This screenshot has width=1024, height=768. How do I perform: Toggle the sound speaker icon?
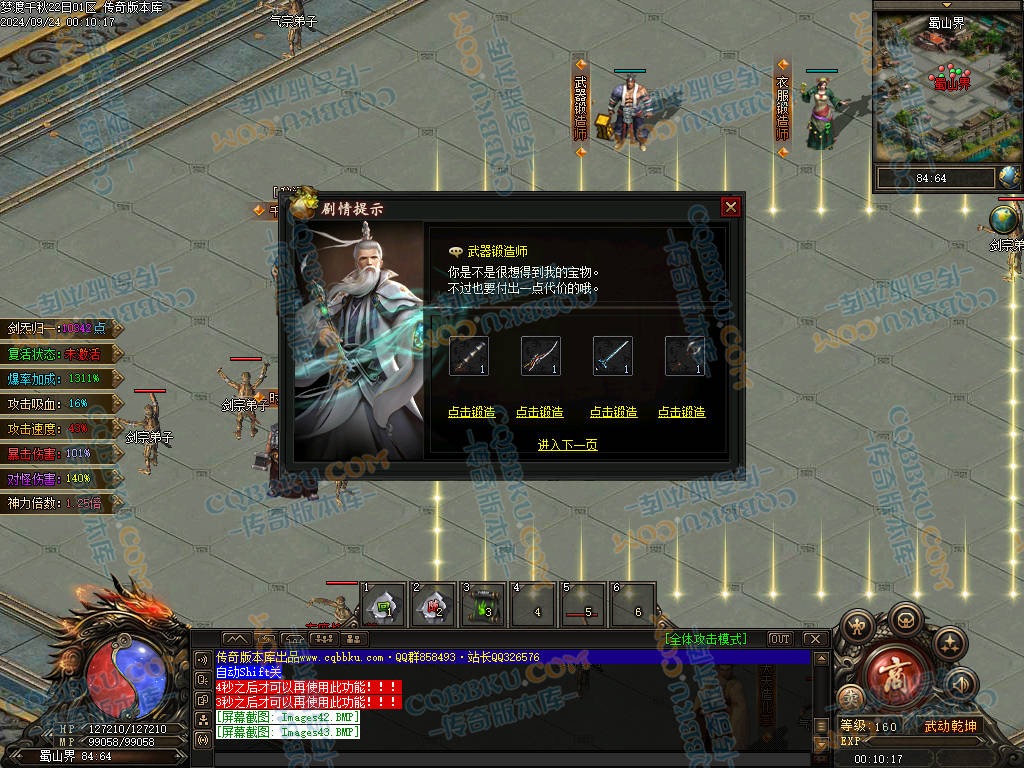[960, 684]
